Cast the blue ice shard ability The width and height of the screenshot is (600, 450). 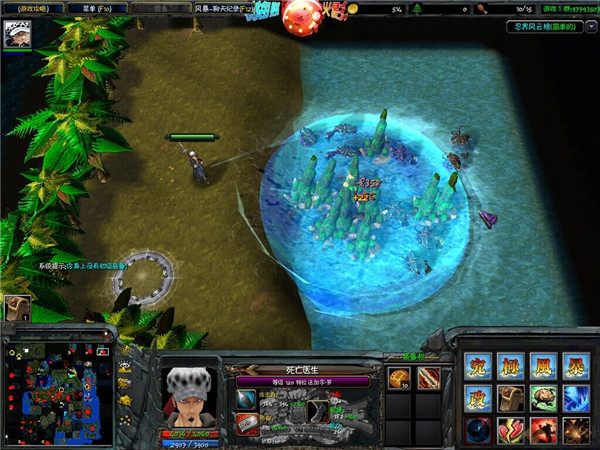tap(574, 398)
